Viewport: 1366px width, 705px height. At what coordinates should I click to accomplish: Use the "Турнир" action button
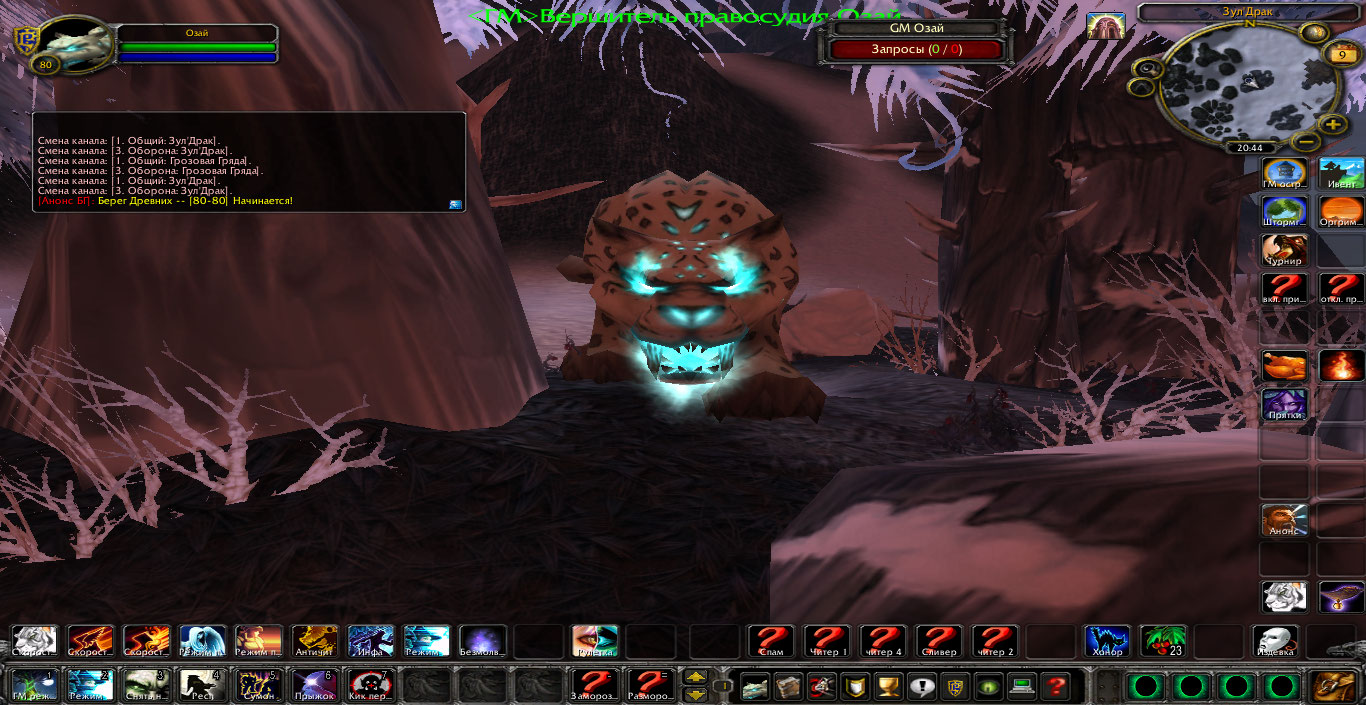(x=1284, y=250)
